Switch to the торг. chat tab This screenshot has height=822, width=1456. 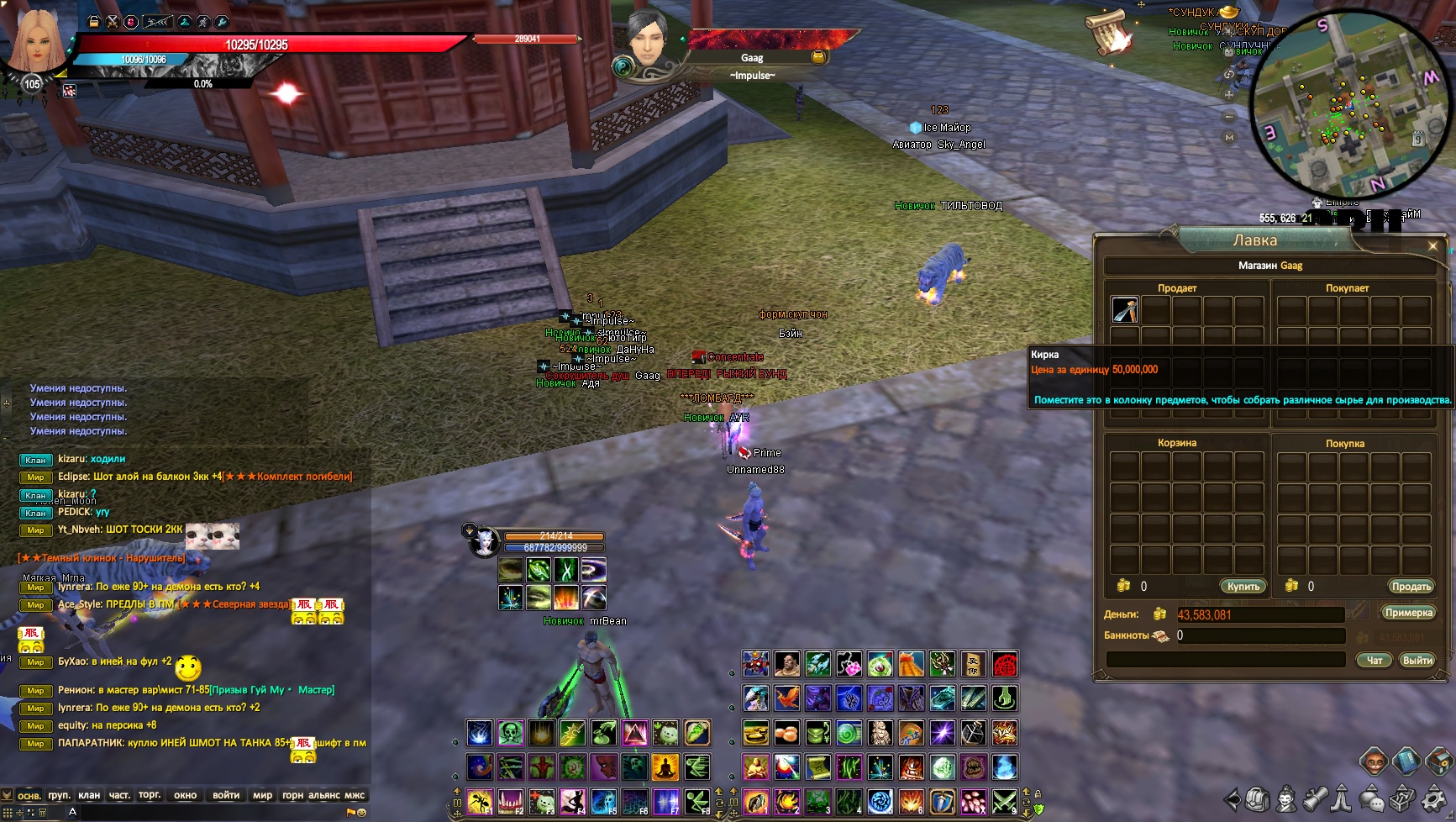coord(150,795)
